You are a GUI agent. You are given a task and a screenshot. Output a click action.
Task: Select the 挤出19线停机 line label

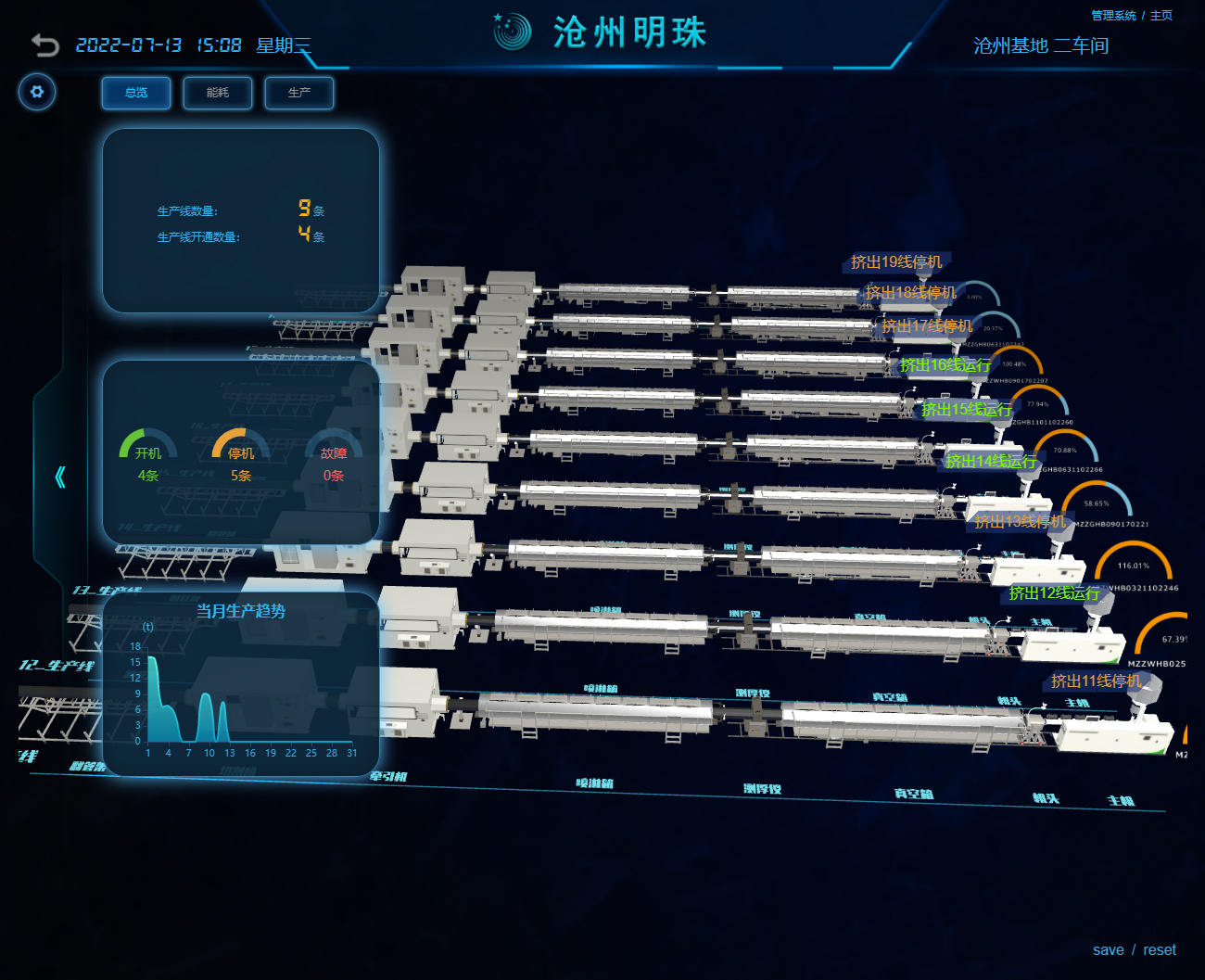click(x=896, y=262)
